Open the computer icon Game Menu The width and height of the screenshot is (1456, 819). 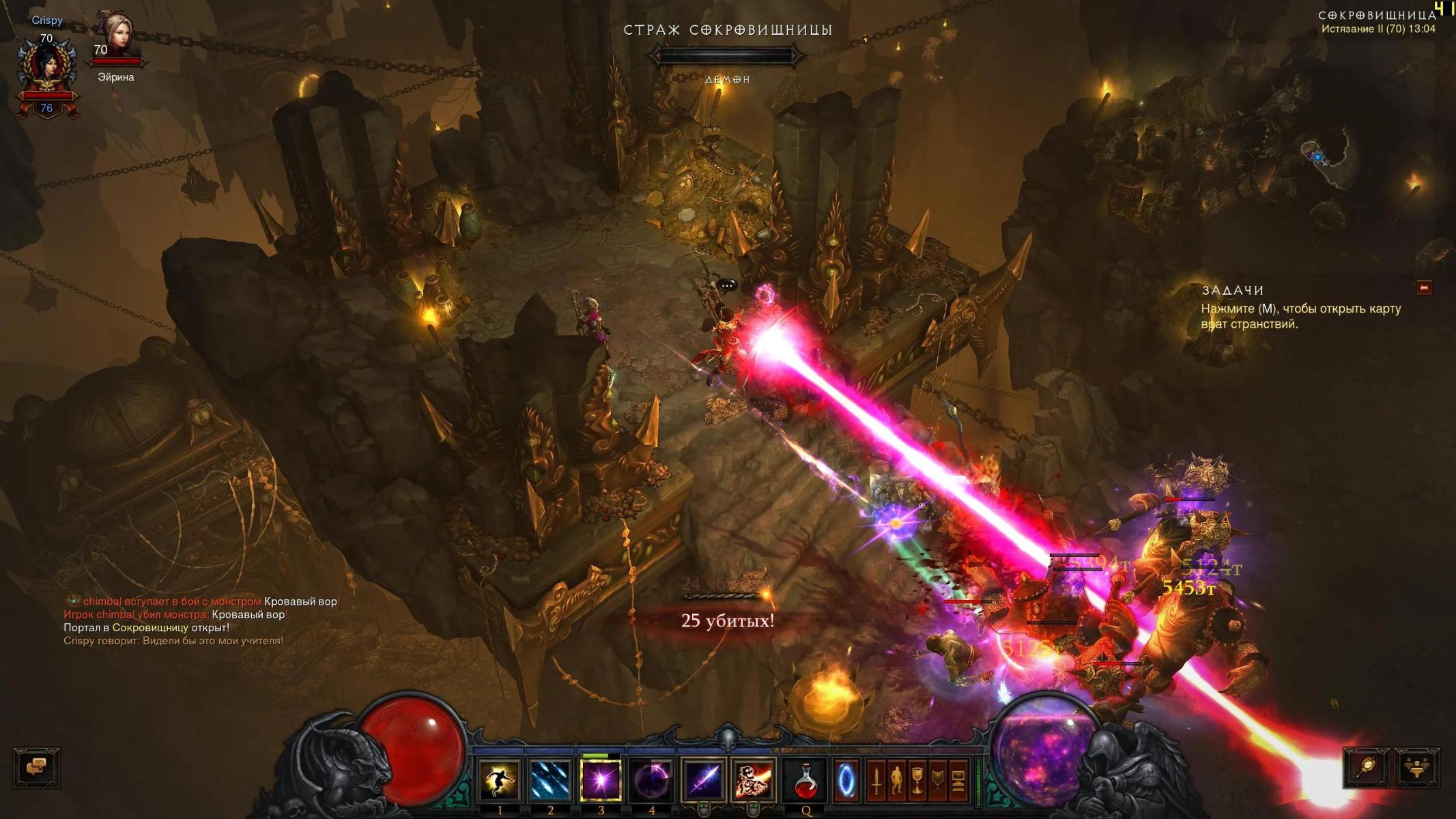coord(958,779)
